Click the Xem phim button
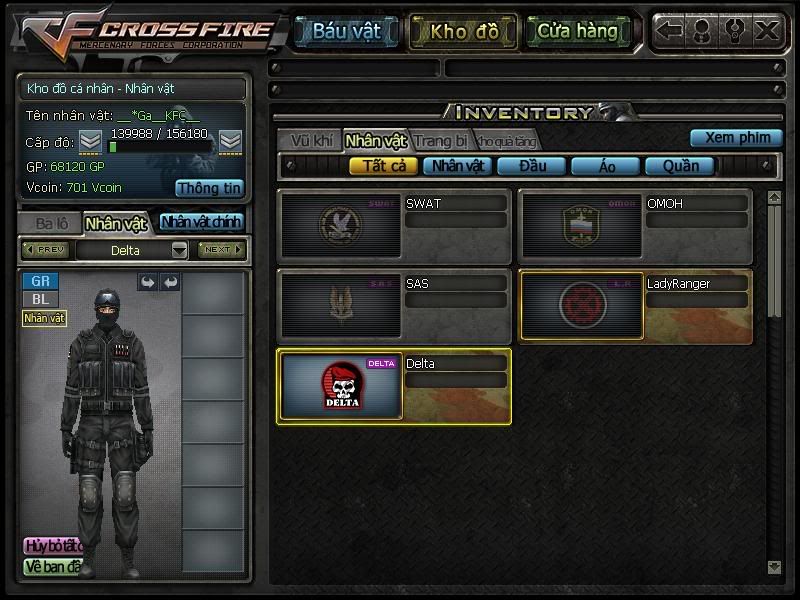The image size is (800, 600). (736, 138)
